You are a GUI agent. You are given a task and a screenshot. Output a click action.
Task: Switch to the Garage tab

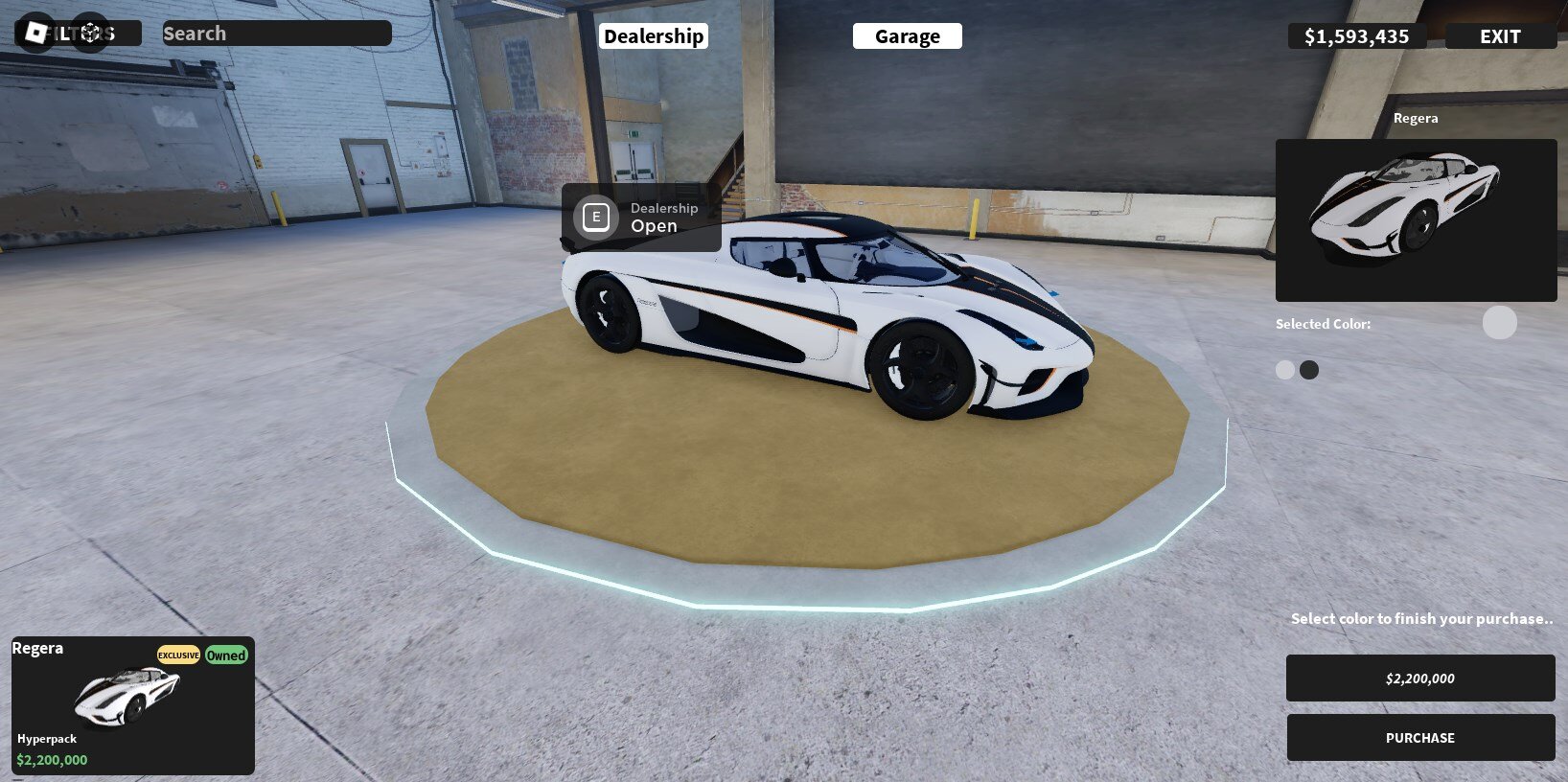tap(907, 35)
